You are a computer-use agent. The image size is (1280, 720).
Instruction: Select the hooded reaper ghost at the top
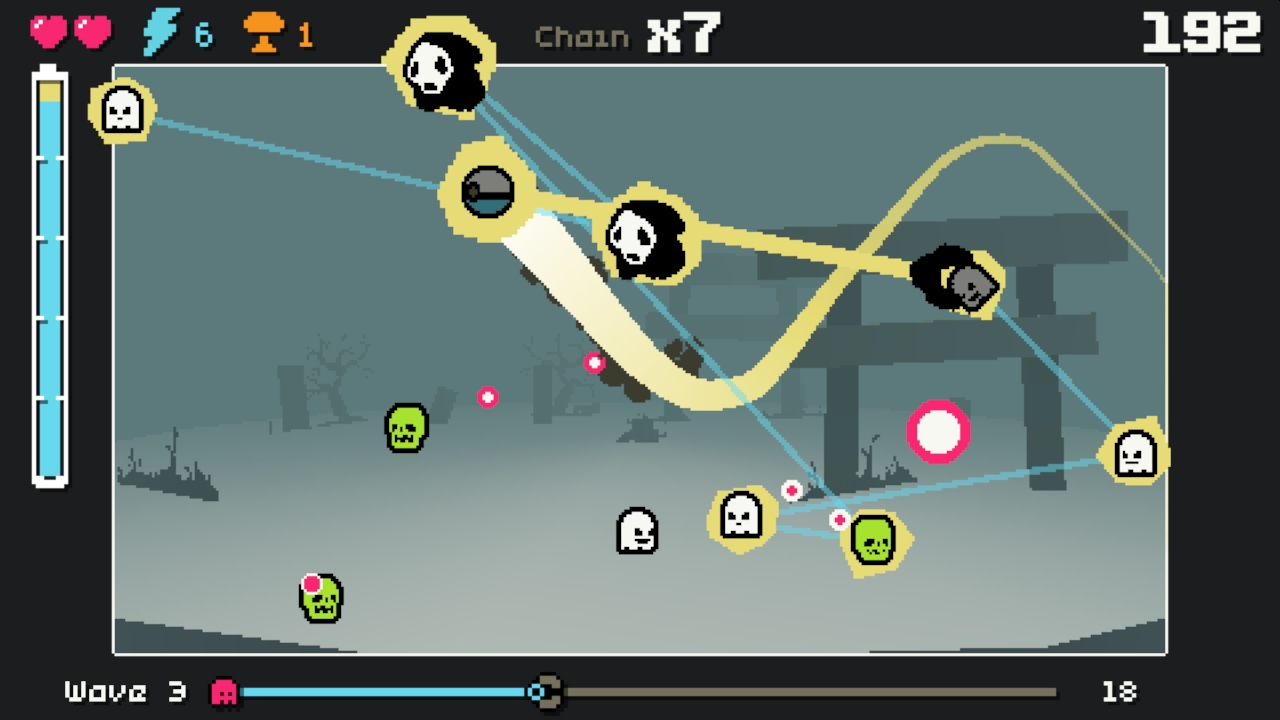pyautogui.click(x=437, y=65)
